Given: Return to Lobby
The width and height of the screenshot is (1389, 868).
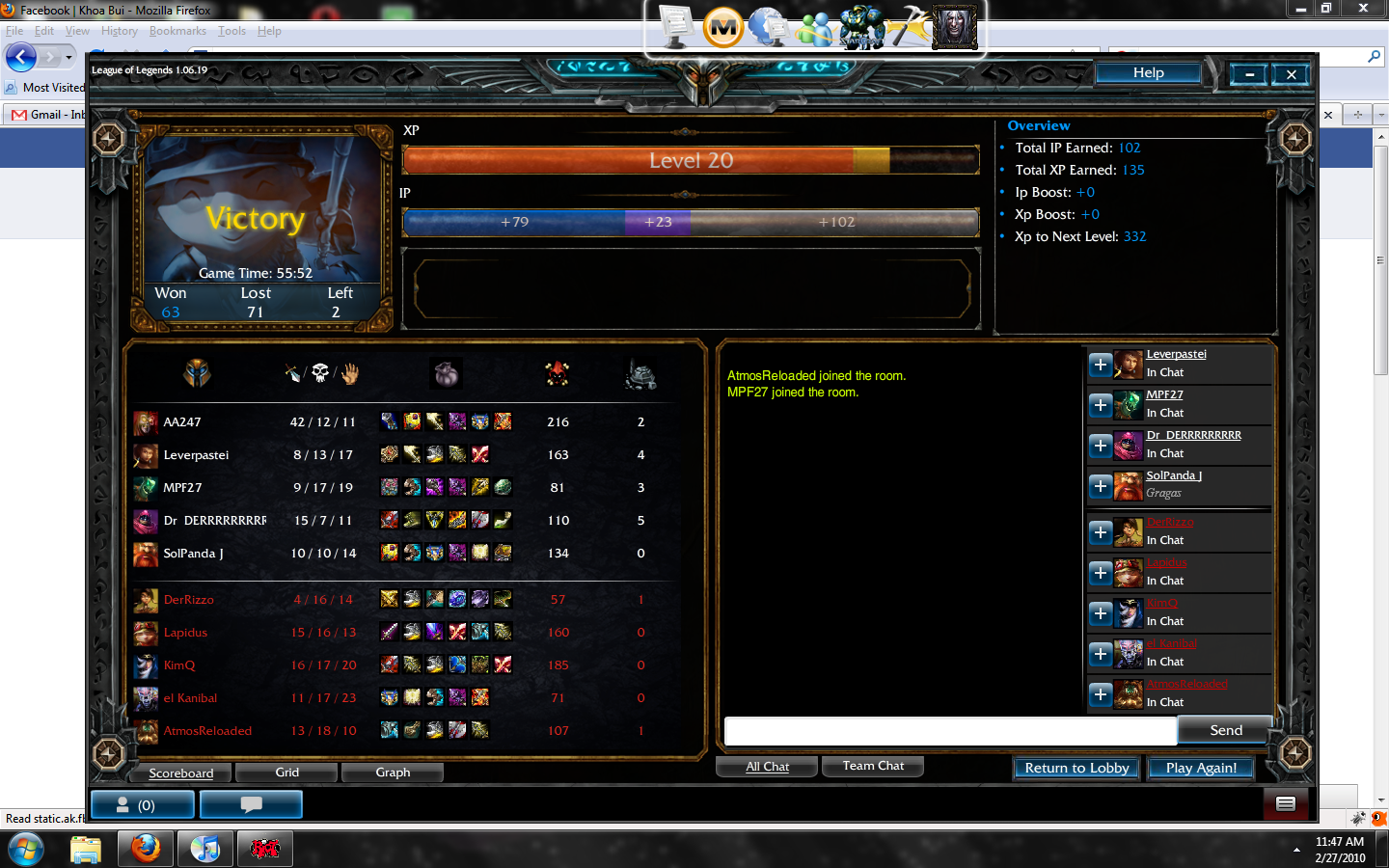Looking at the screenshot, I should [1076, 768].
